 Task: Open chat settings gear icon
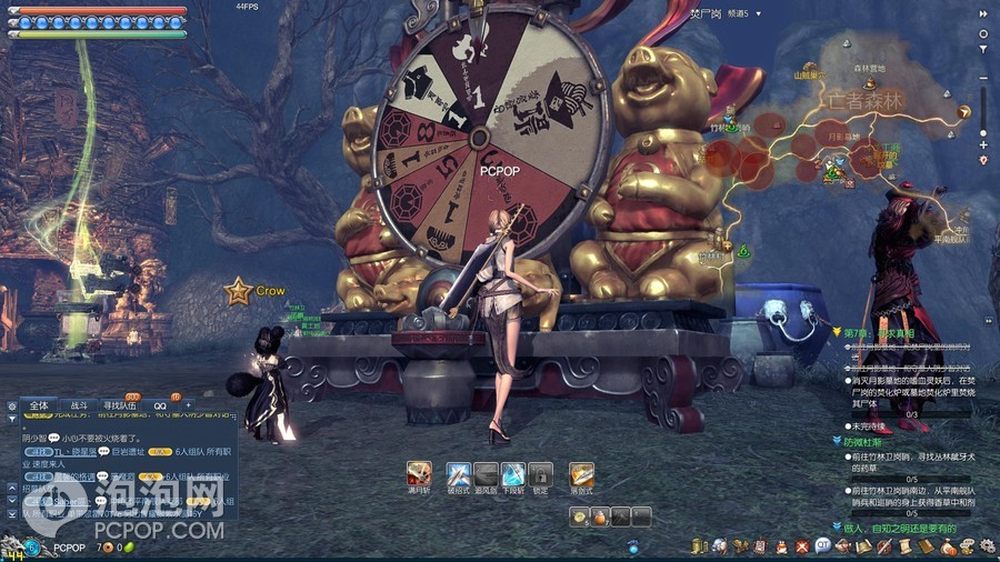pyautogui.click(x=12, y=407)
